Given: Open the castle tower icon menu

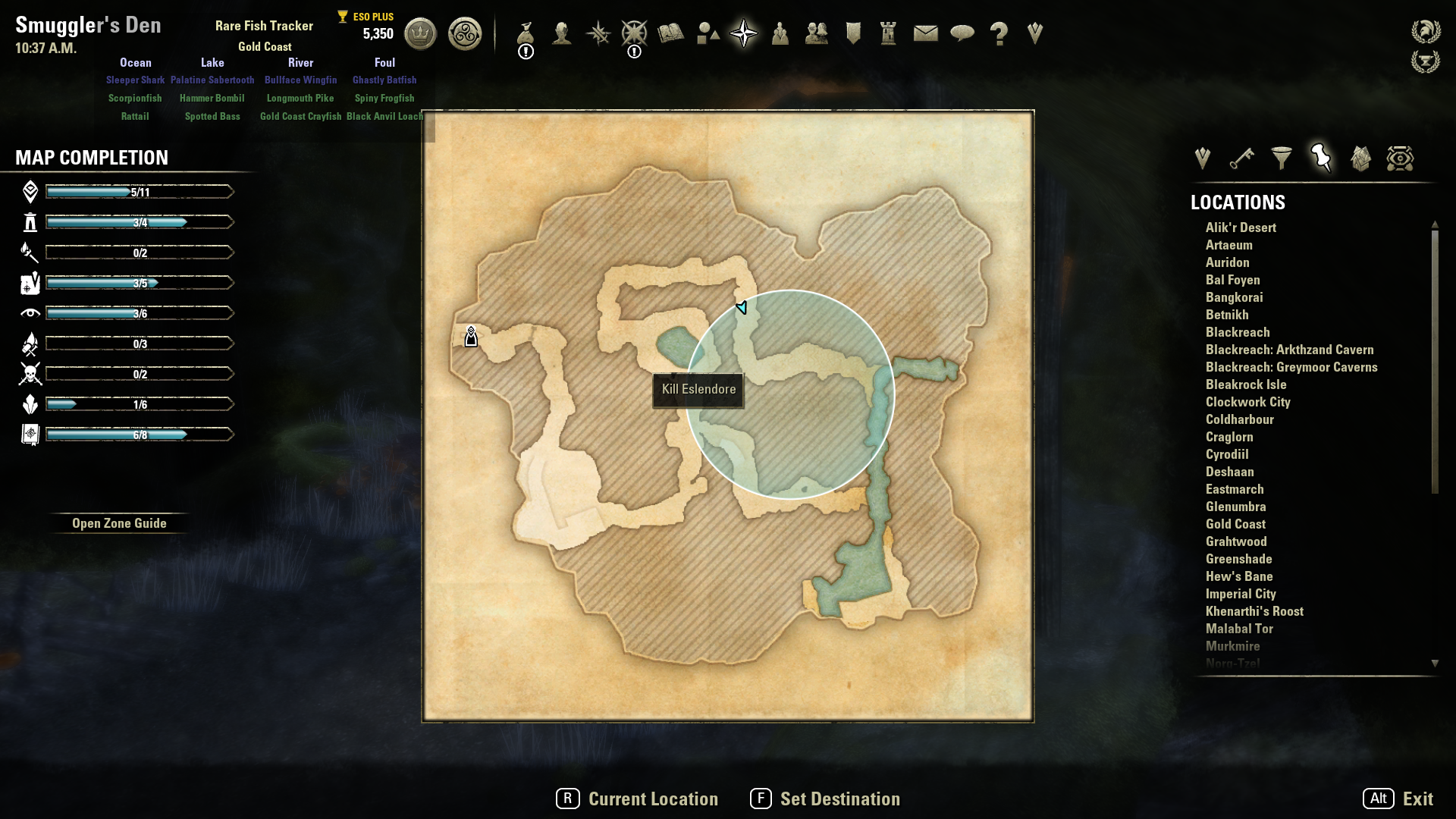Looking at the screenshot, I should [889, 33].
